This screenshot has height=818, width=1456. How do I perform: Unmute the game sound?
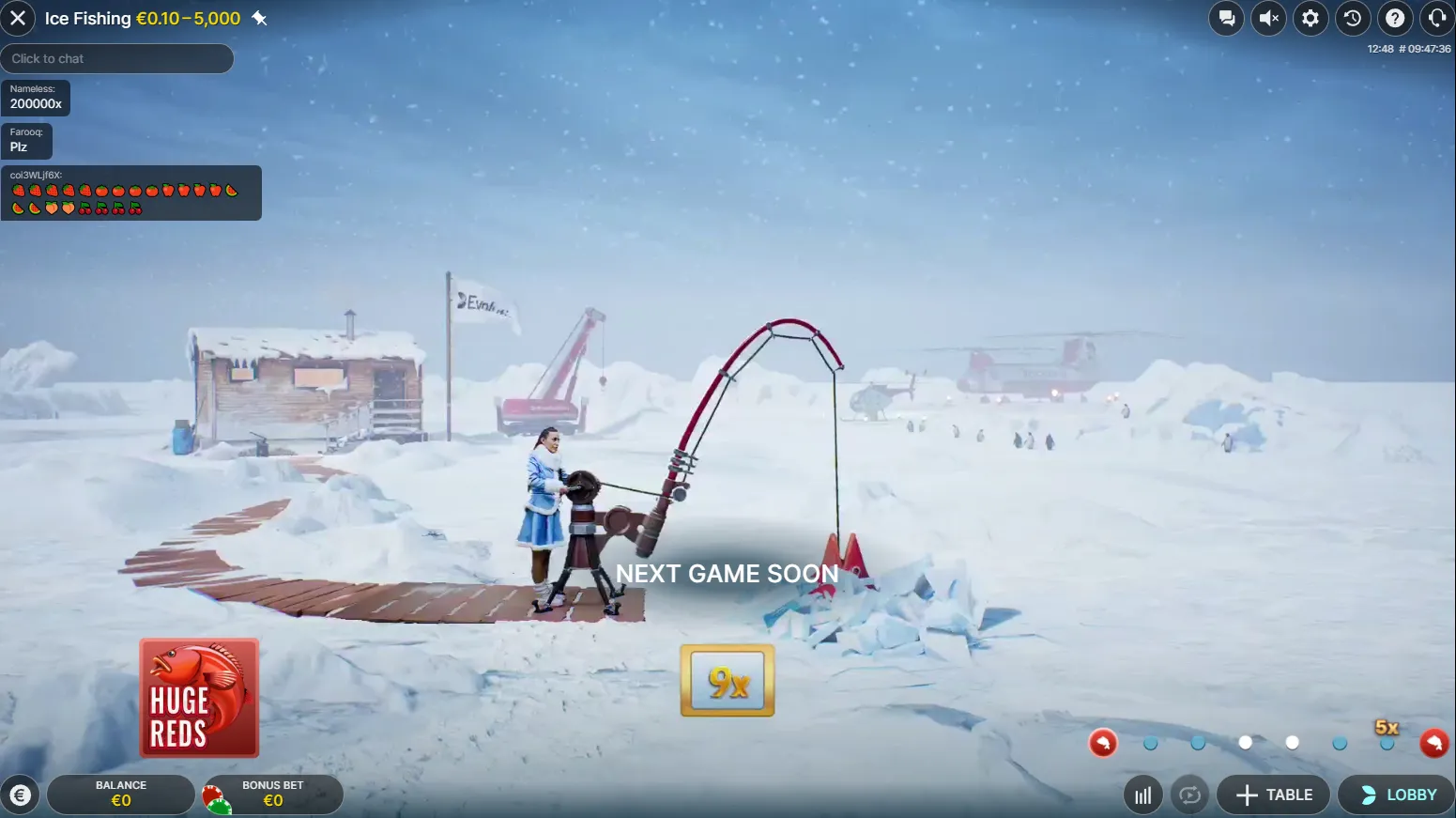[x=1268, y=18]
